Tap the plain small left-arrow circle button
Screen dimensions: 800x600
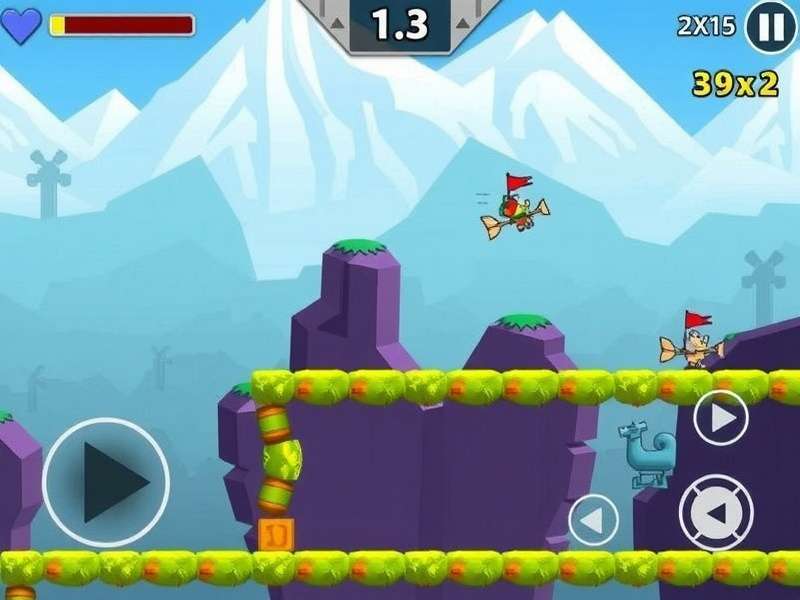(594, 520)
